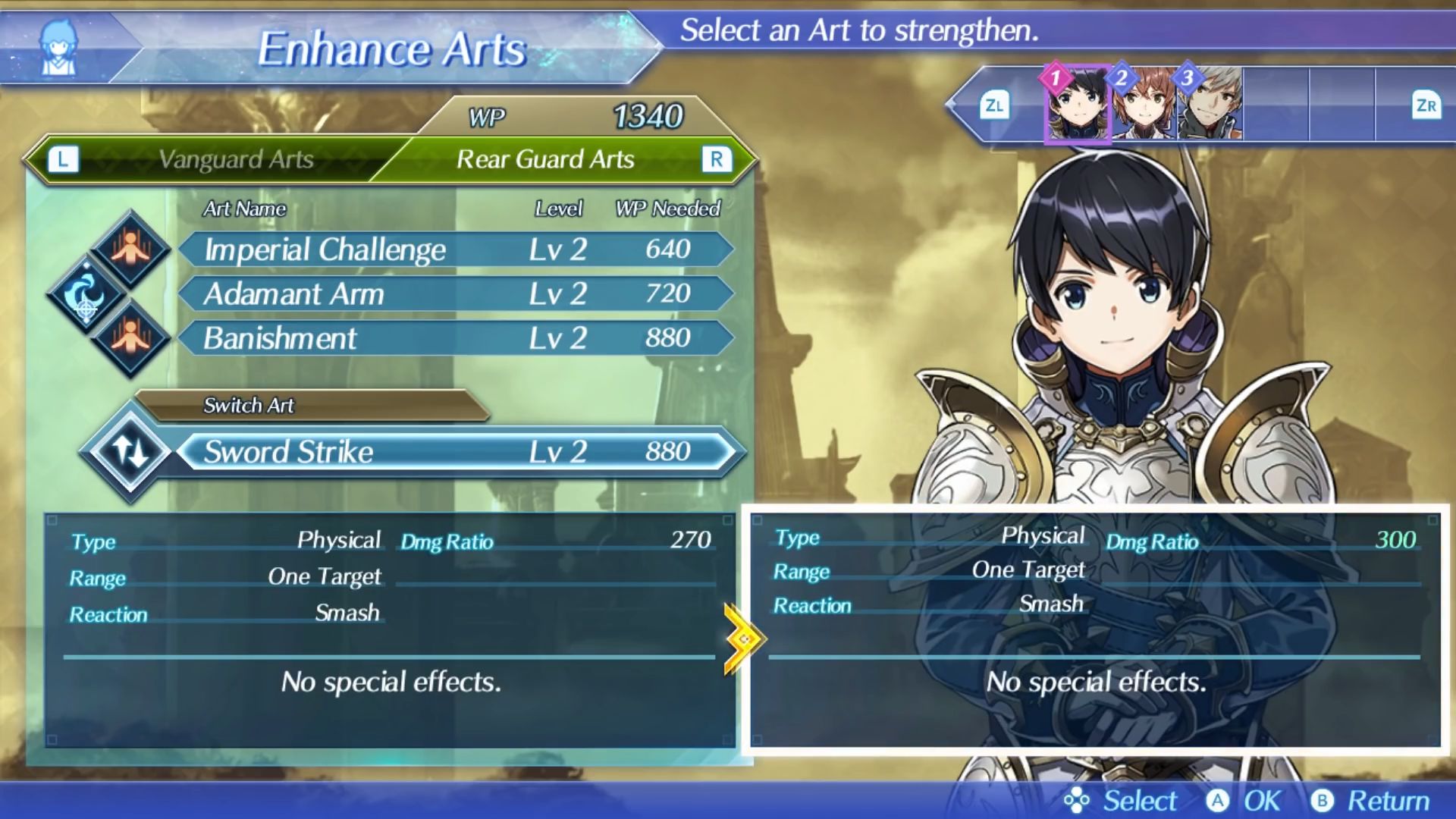Choose the silver-haired character portrait numbered 3

[1210, 105]
